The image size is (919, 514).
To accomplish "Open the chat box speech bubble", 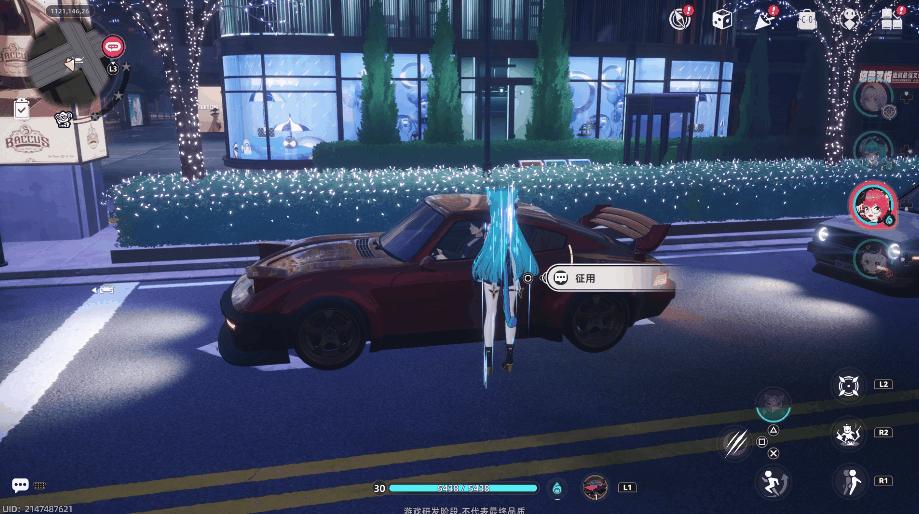I will [20, 485].
